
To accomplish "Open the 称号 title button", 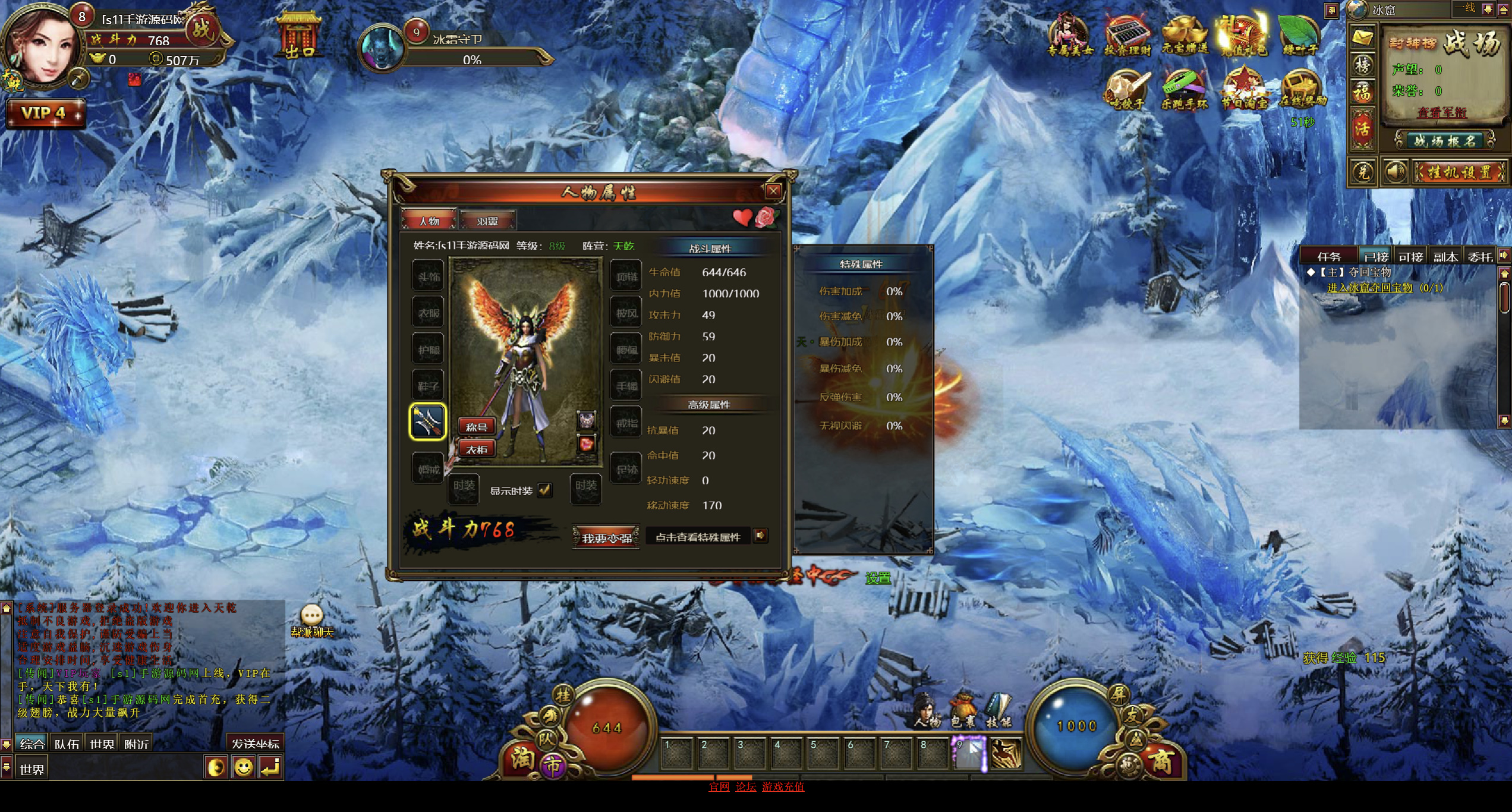I will pyautogui.click(x=477, y=426).
